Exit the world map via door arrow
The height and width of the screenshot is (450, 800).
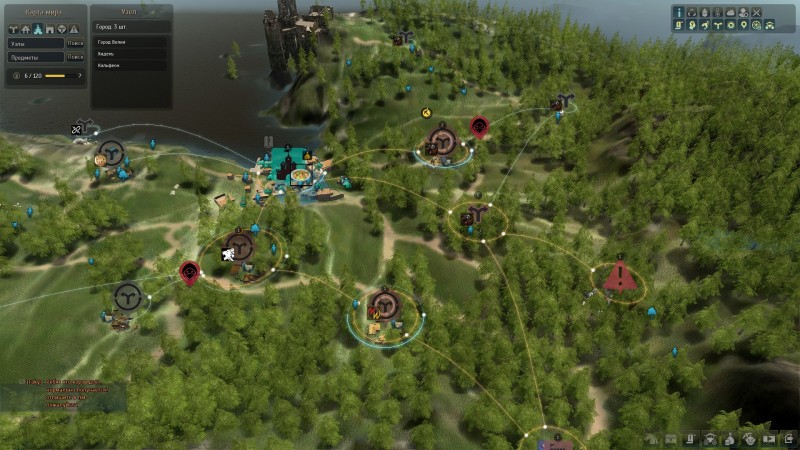click(789, 439)
